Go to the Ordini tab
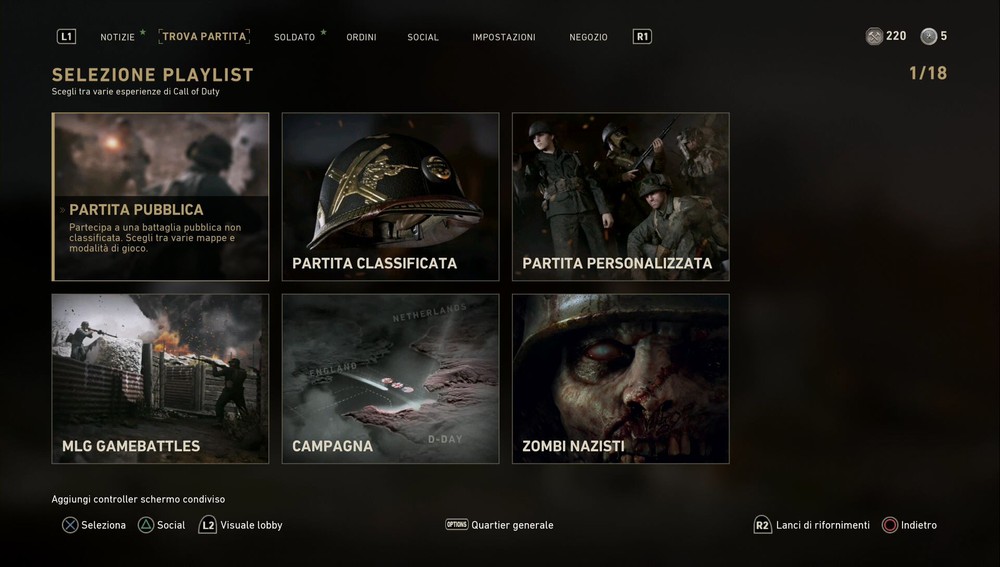 [x=361, y=37]
